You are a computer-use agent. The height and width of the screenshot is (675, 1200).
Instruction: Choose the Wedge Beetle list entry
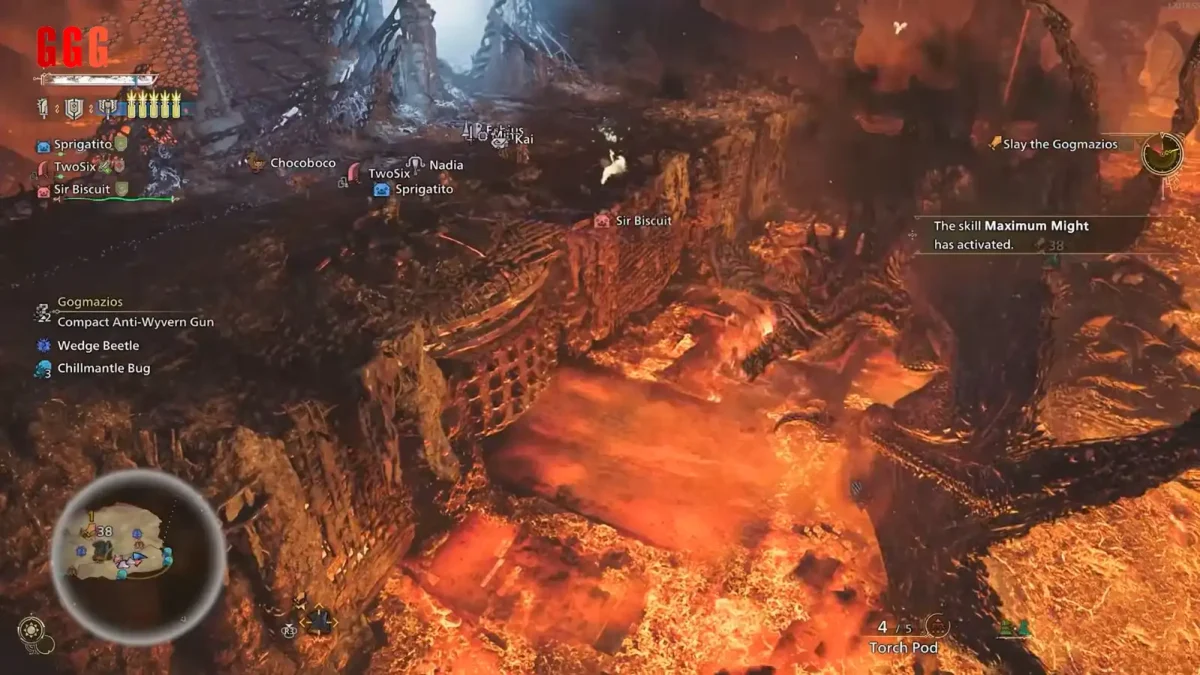point(98,345)
